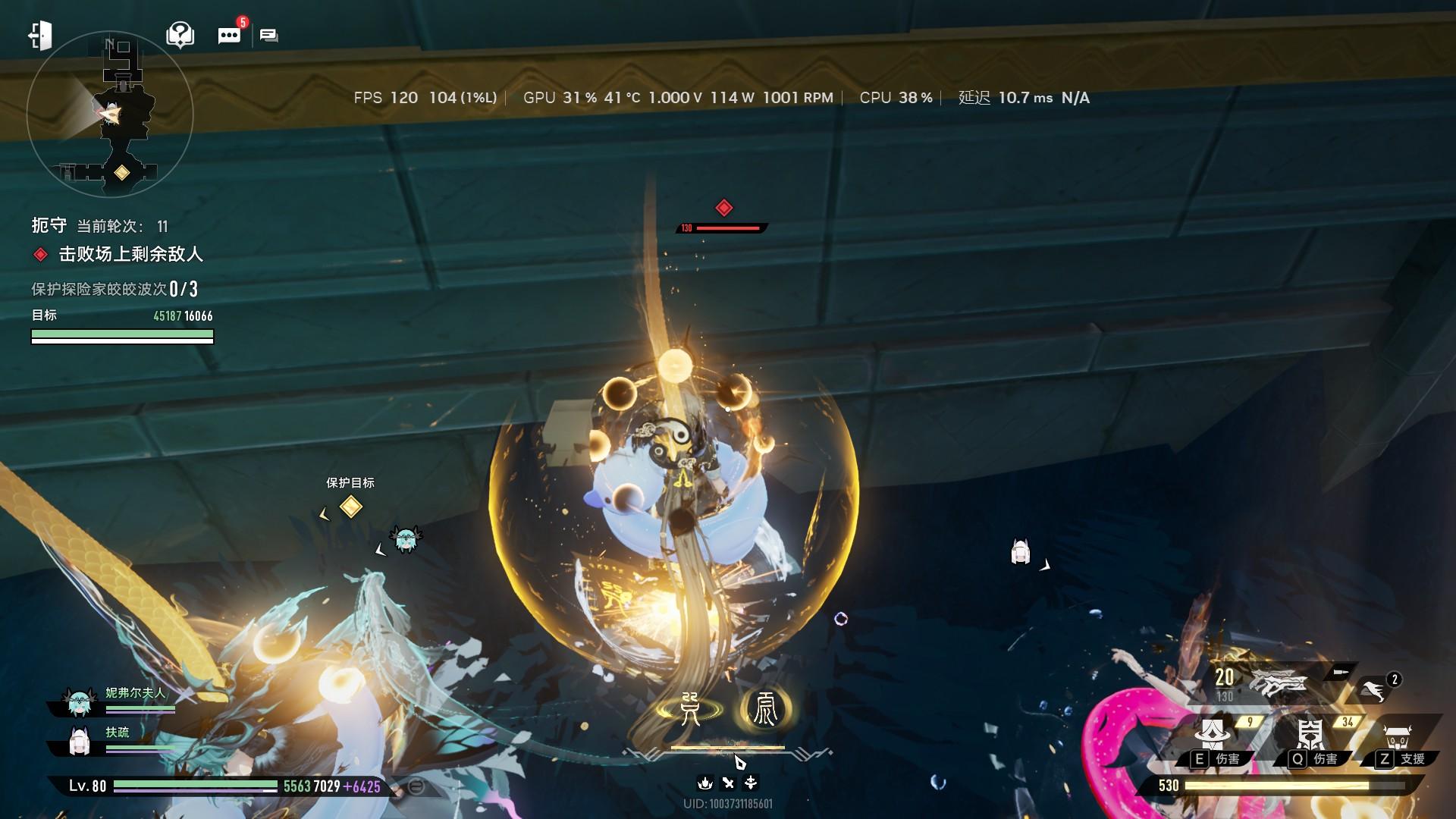Select the ranged weapon with 20 ammo

click(1278, 682)
